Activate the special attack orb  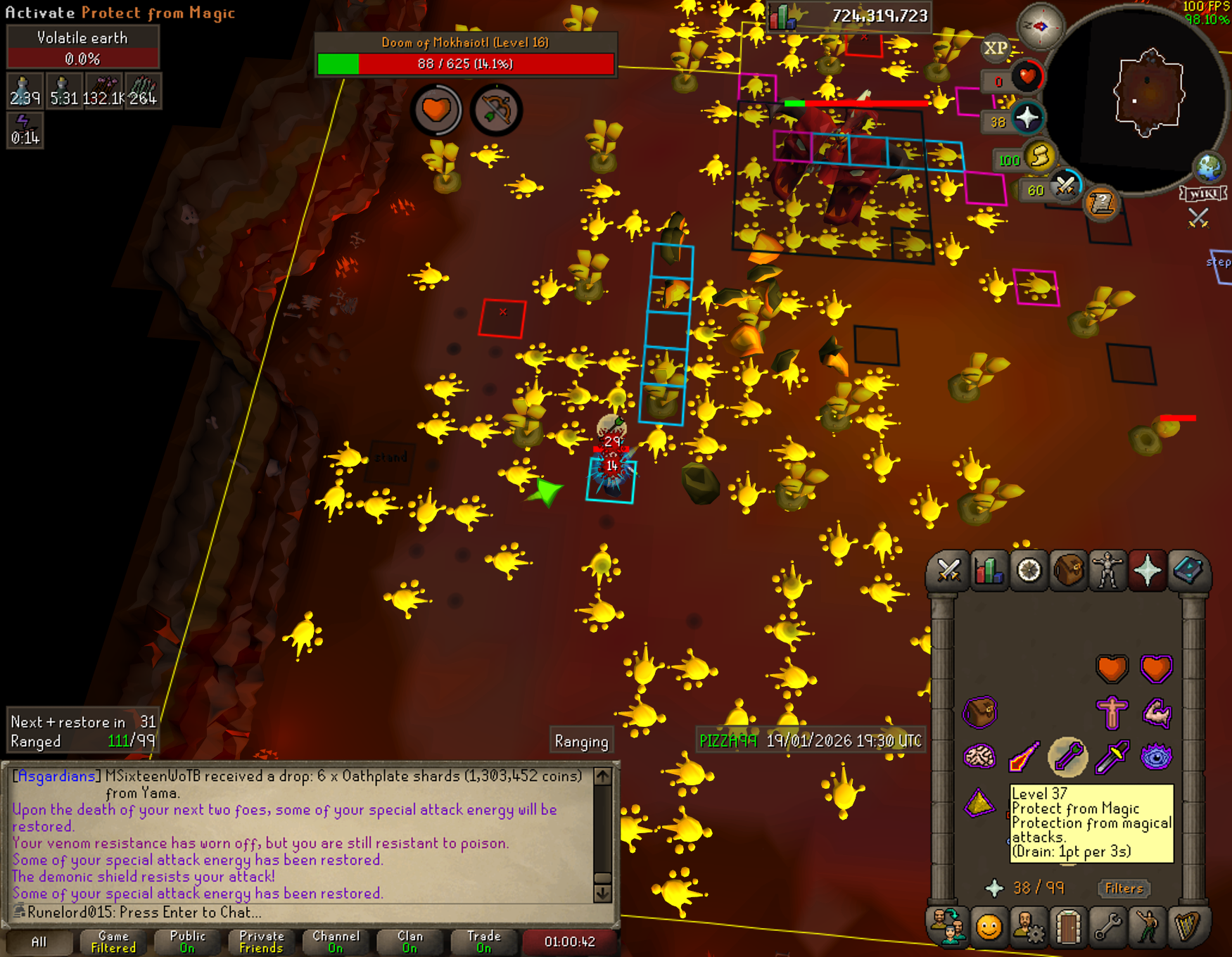(x=1065, y=186)
